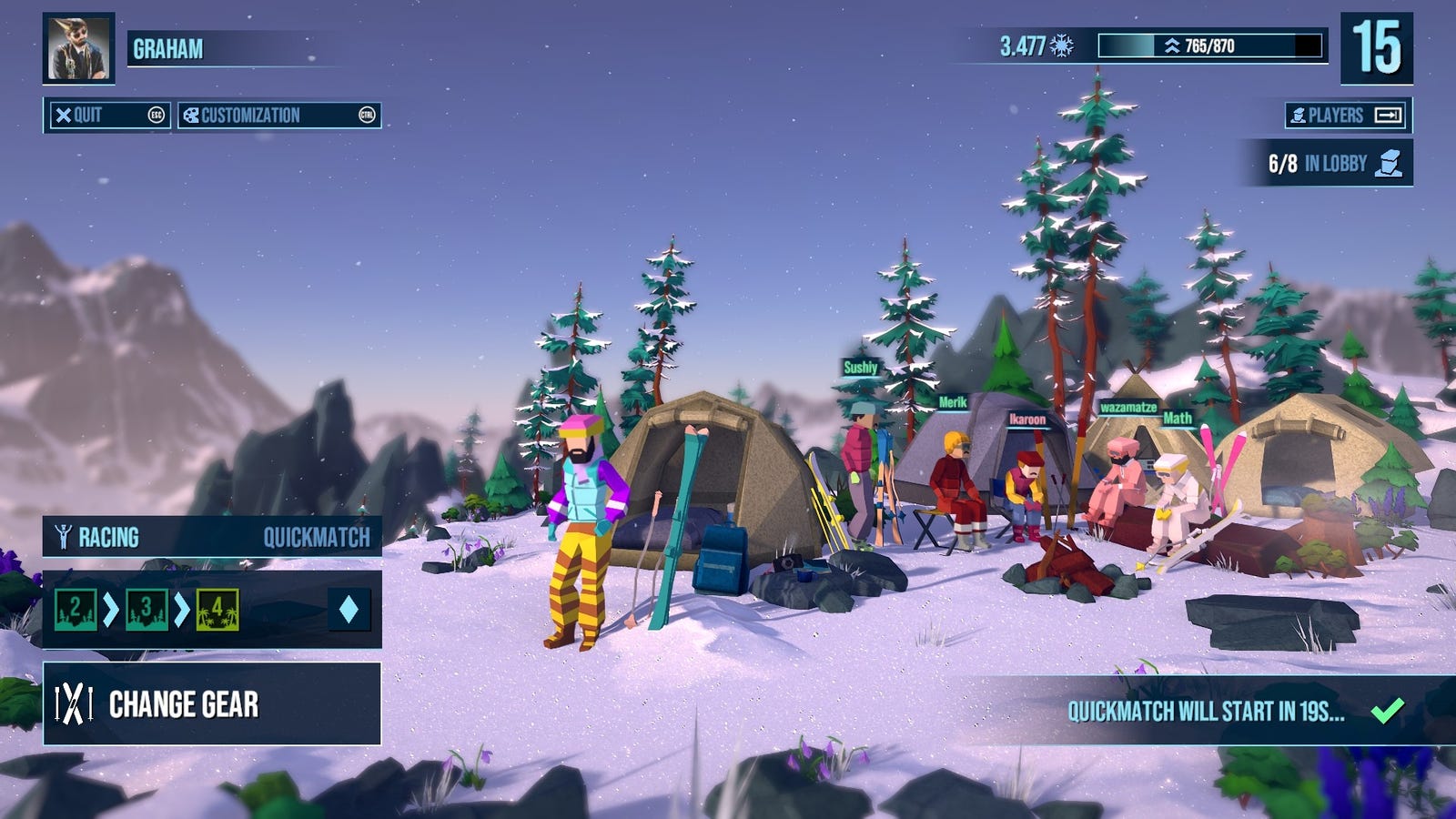The height and width of the screenshot is (819, 1456).
Task: Click the diamond button beside the tracks
Action: [349, 610]
